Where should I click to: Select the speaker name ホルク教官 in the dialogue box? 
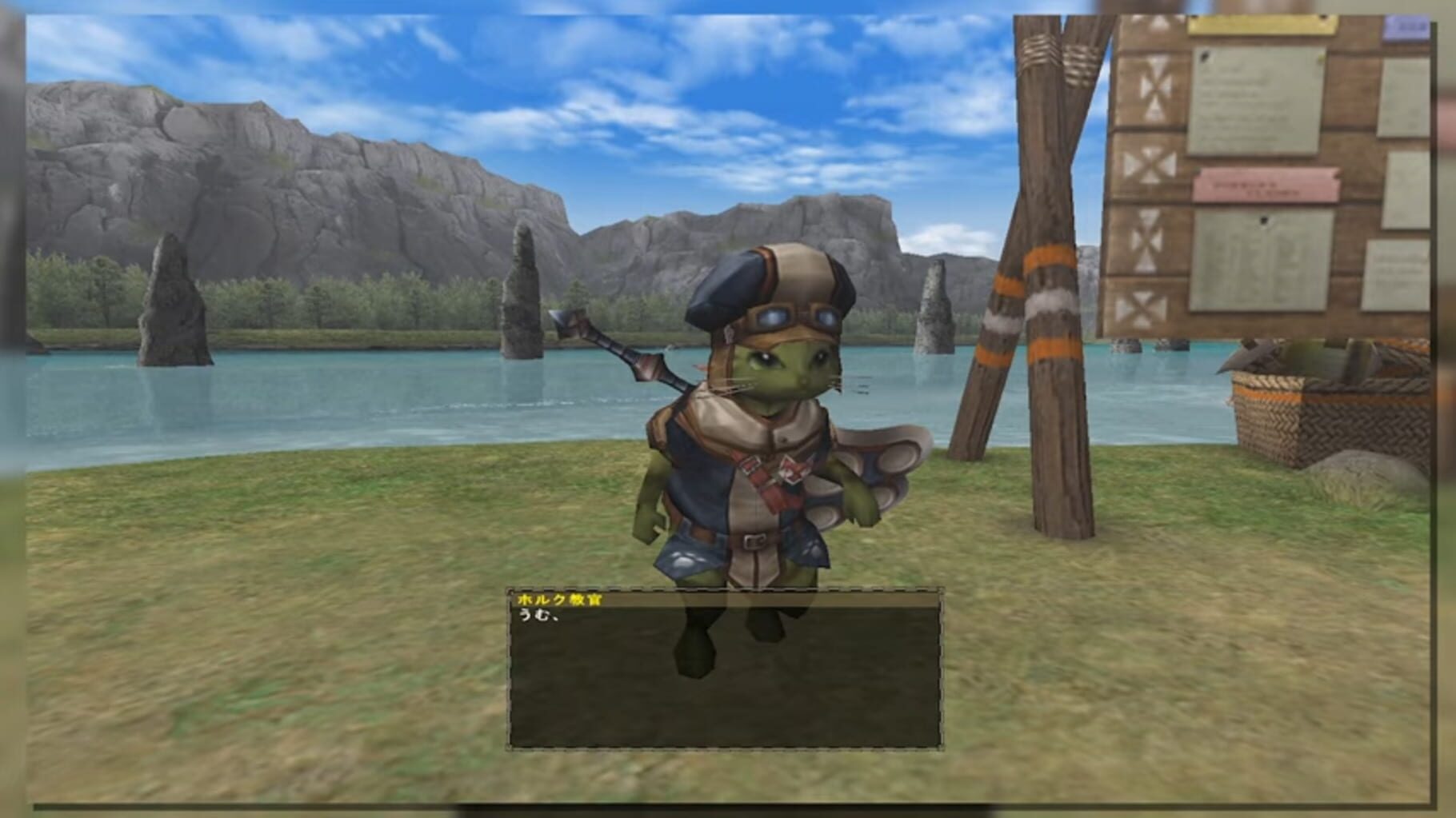(560, 597)
